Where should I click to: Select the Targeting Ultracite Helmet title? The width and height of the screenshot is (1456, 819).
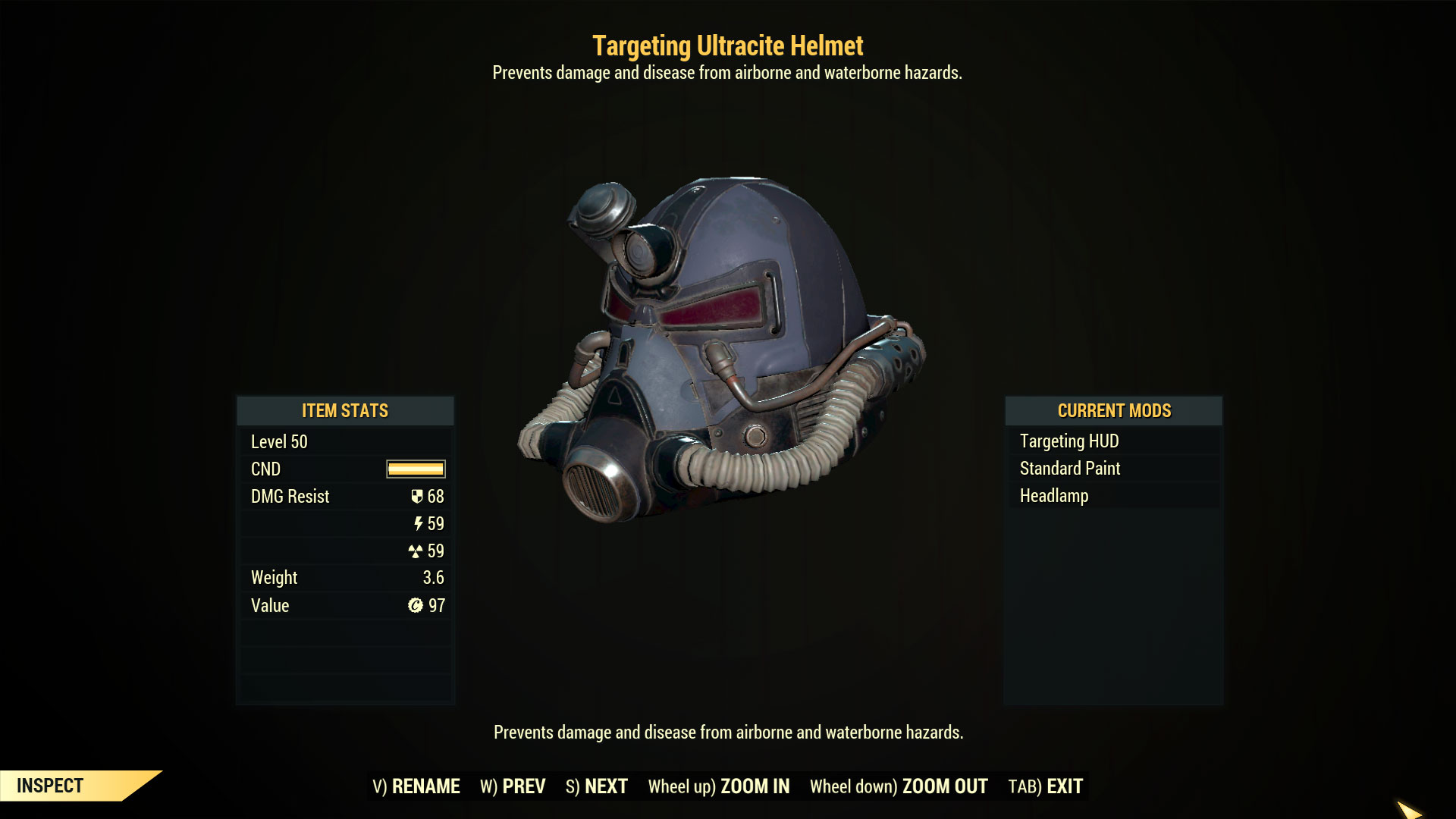tap(728, 45)
